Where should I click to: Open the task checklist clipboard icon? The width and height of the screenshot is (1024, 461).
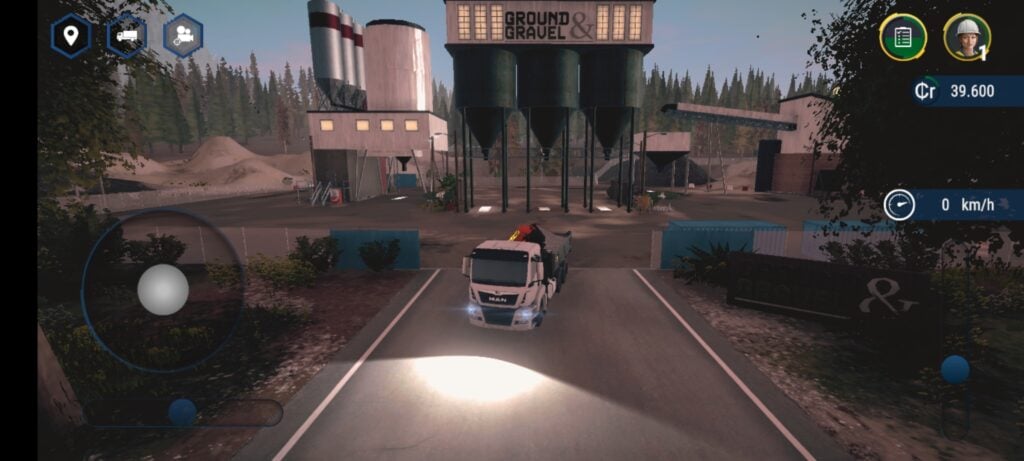[902, 37]
